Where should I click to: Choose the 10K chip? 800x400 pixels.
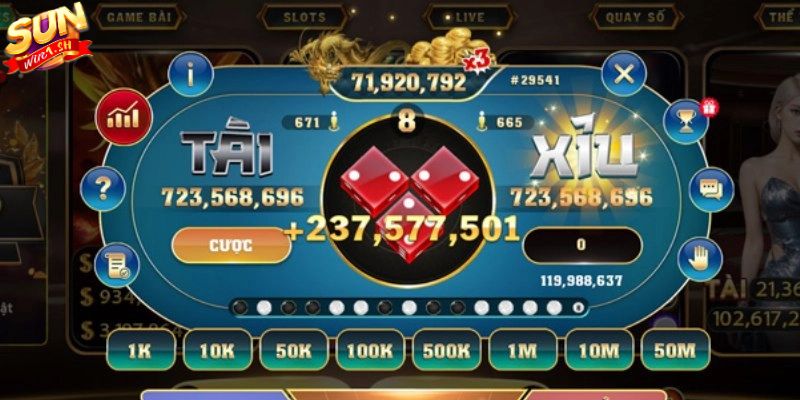pos(217,349)
